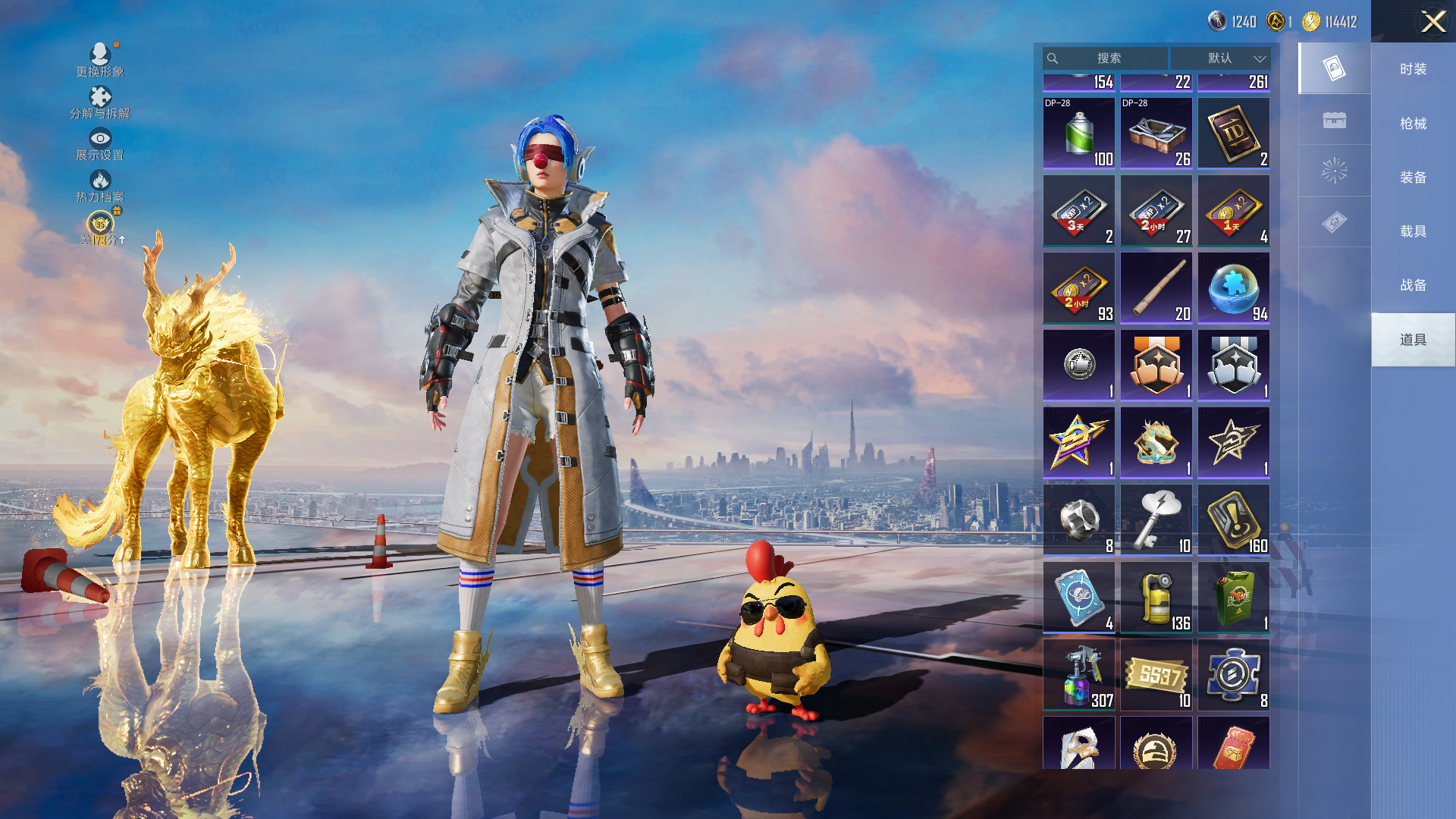Image resolution: width=1456 pixels, height=819 pixels.
Task: Click the 搜索 search field
Action: tap(1108, 58)
